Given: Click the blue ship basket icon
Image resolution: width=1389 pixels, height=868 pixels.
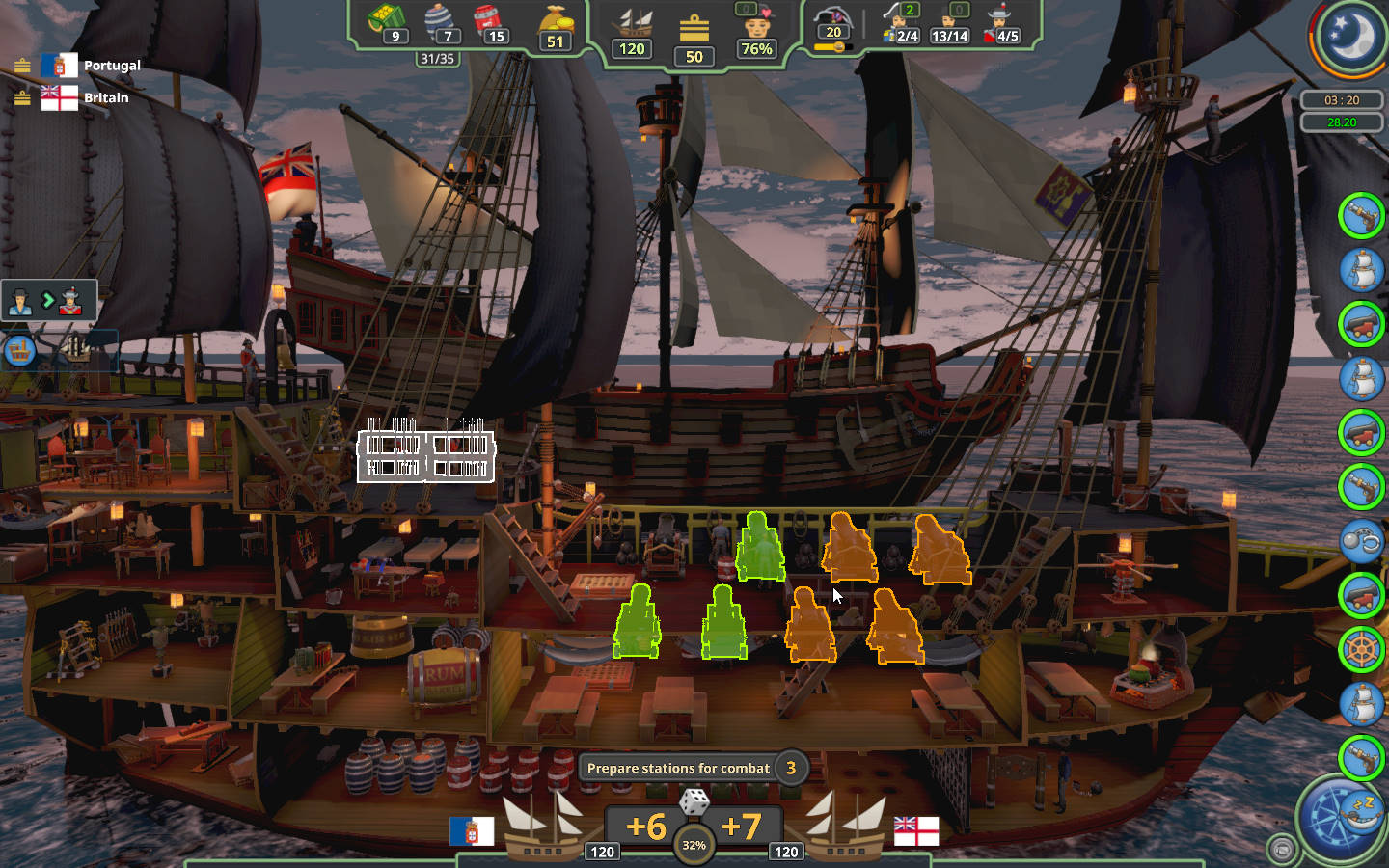Looking at the screenshot, I should pos(20,350).
